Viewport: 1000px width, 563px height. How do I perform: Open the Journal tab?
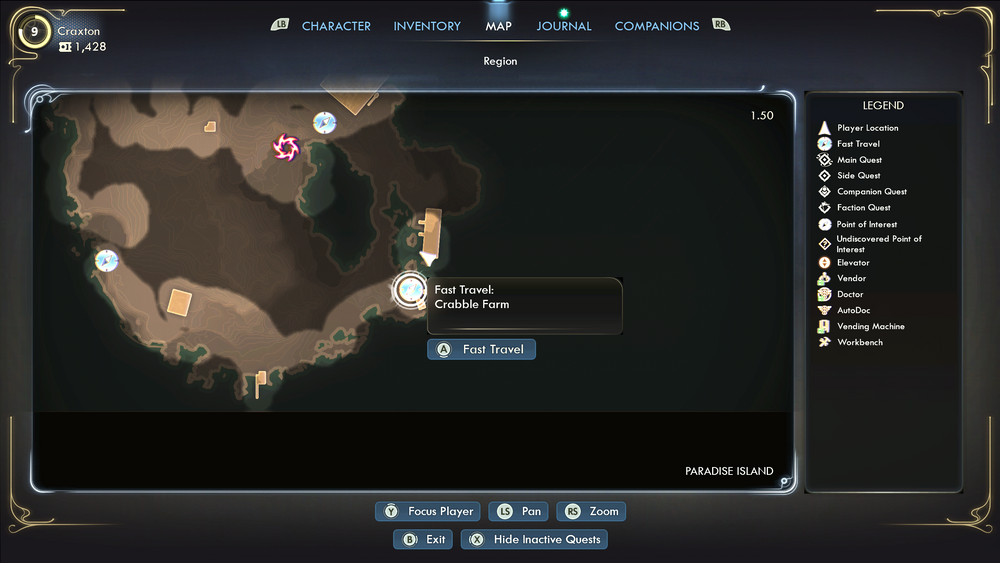[x=564, y=26]
